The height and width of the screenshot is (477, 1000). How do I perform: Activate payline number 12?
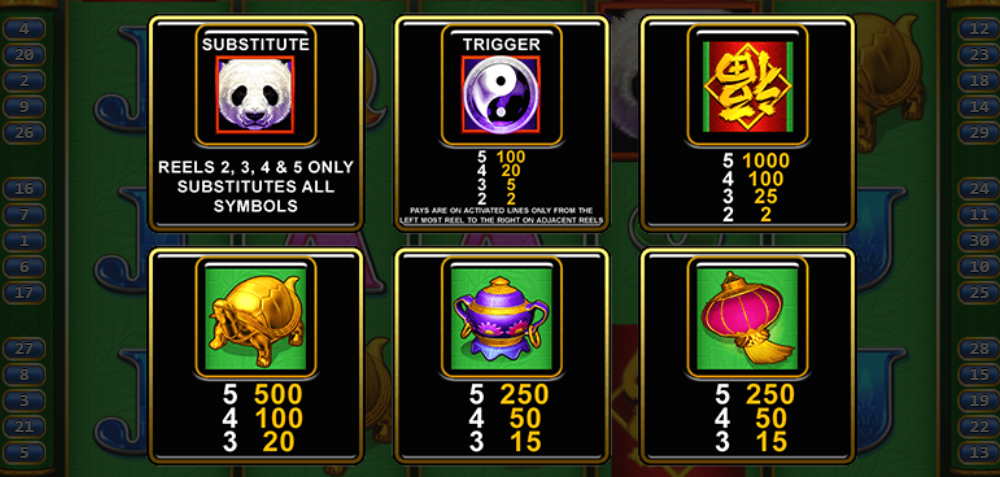tap(974, 29)
